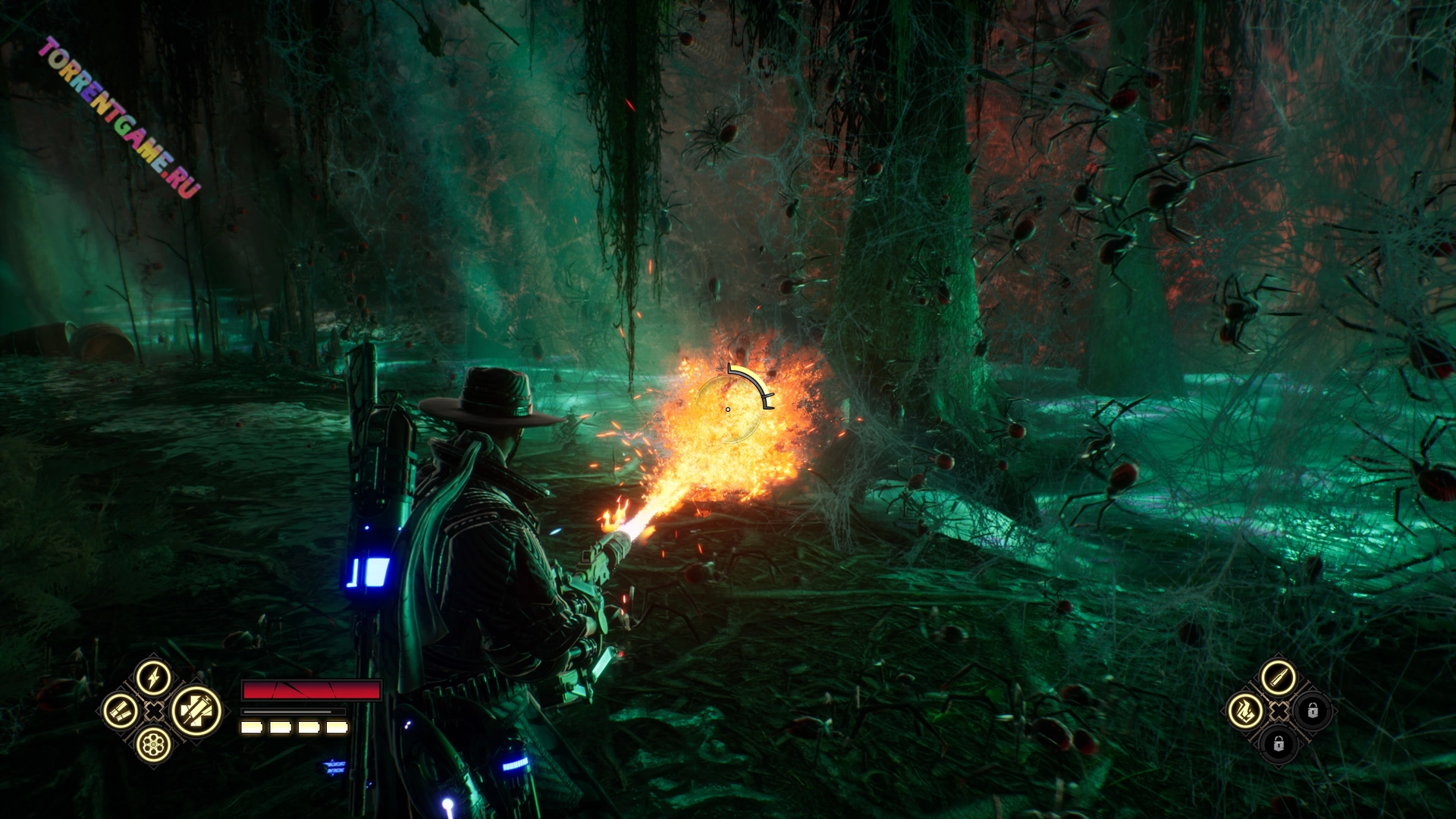Select the rifle bullet ammo icon

click(x=1278, y=677)
